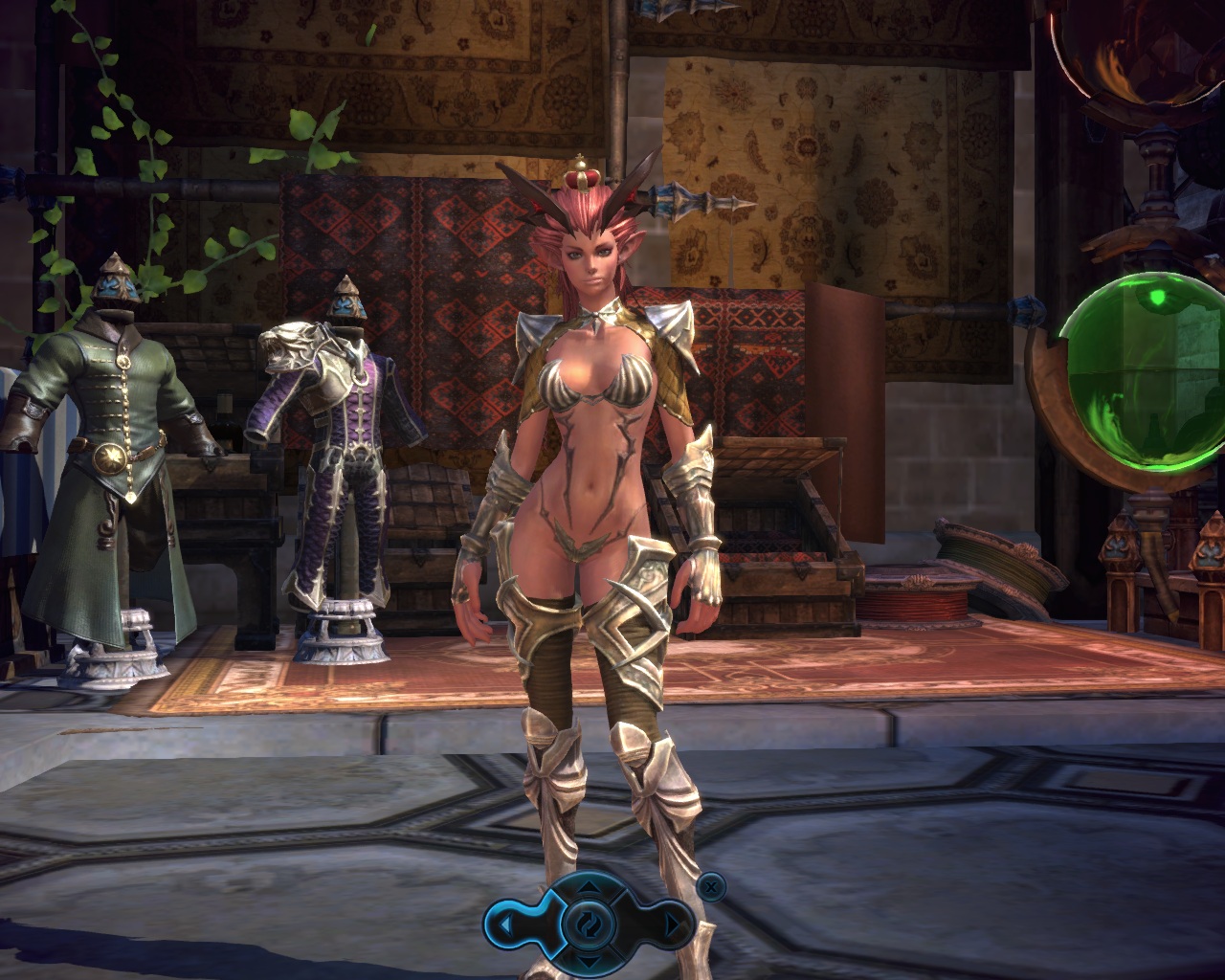The height and width of the screenshot is (980, 1225).
Task: Close the camera control with the X button
Action: click(x=709, y=887)
